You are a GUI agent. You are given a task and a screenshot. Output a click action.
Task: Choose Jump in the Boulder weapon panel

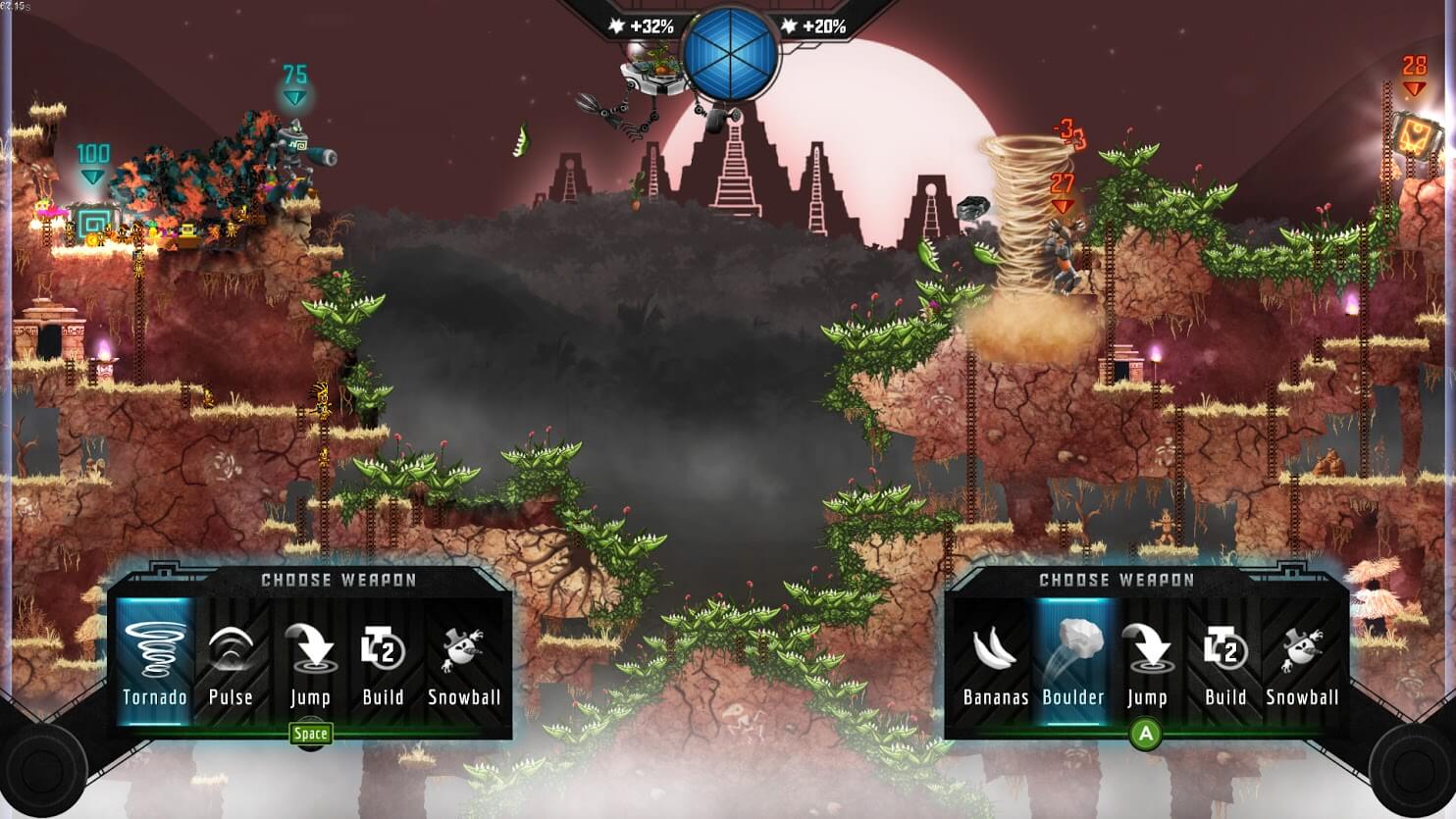1146,662
